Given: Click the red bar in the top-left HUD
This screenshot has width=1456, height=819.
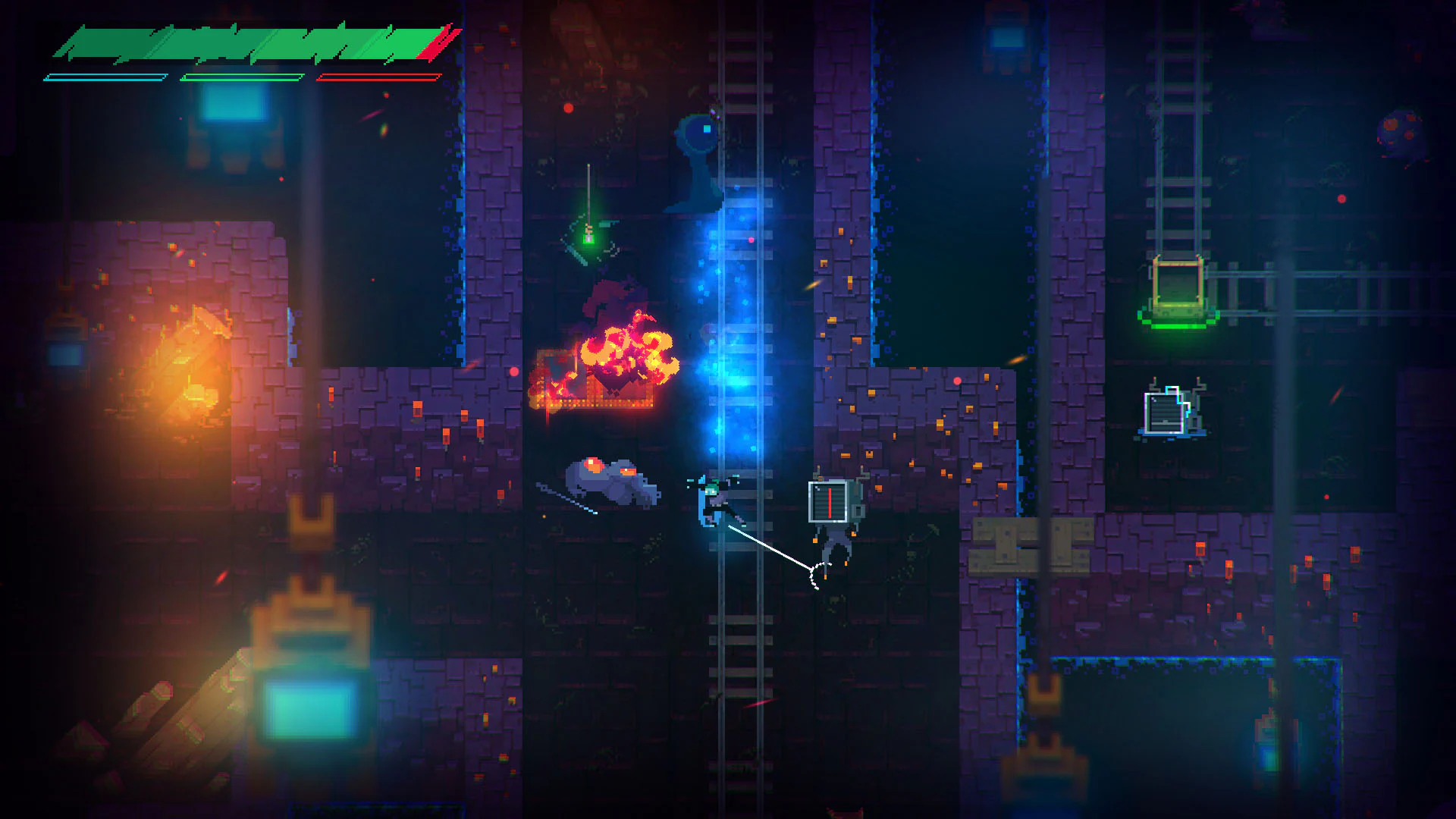Looking at the screenshot, I should click(379, 76).
